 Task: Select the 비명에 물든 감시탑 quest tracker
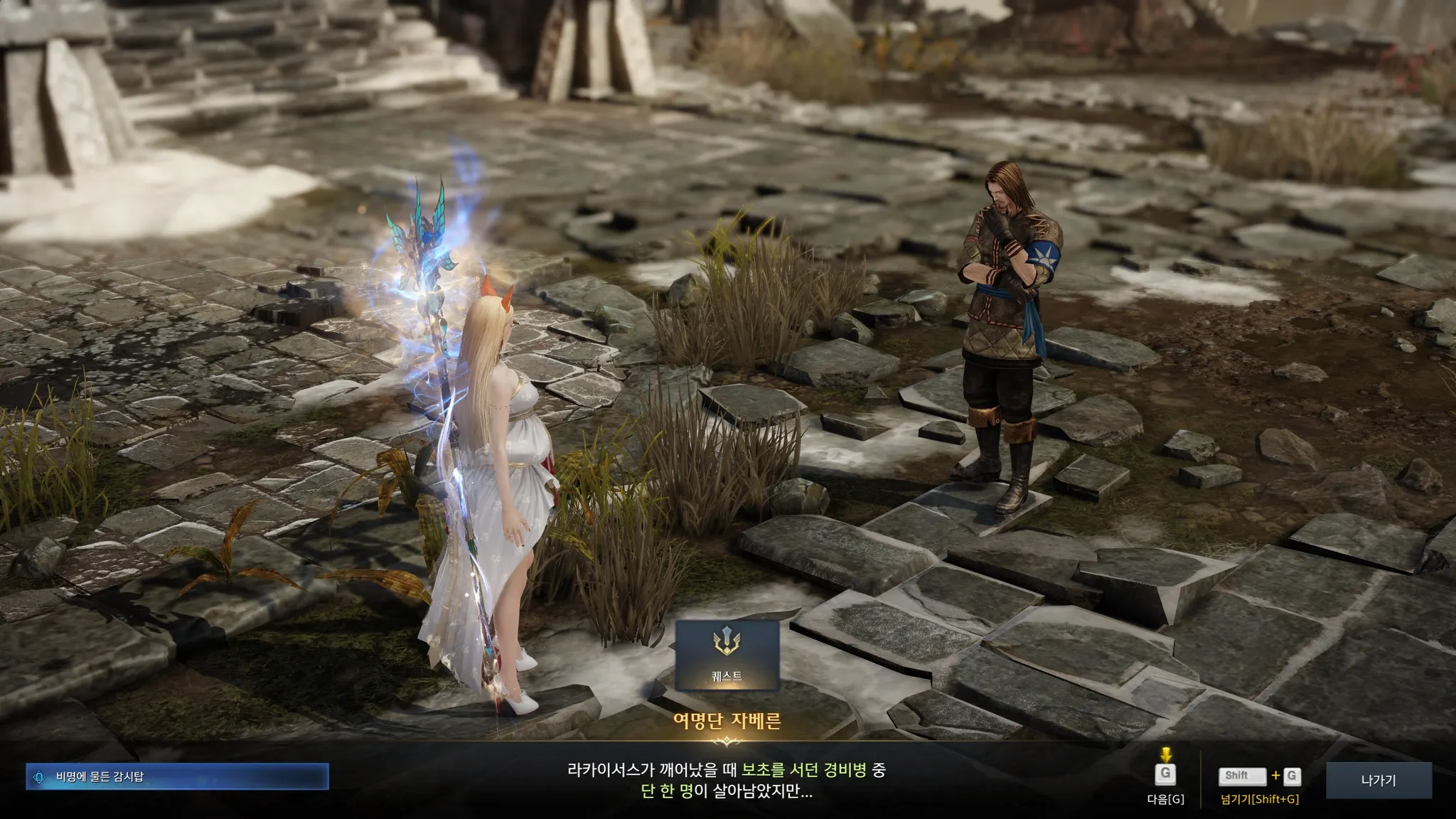coord(177,776)
